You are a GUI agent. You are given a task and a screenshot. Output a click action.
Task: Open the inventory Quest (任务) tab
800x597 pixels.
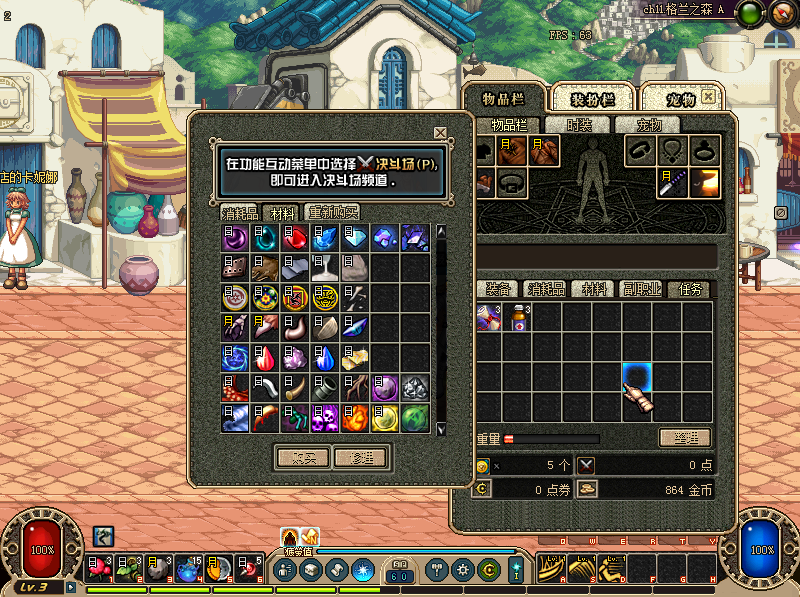pyautogui.click(x=691, y=289)
